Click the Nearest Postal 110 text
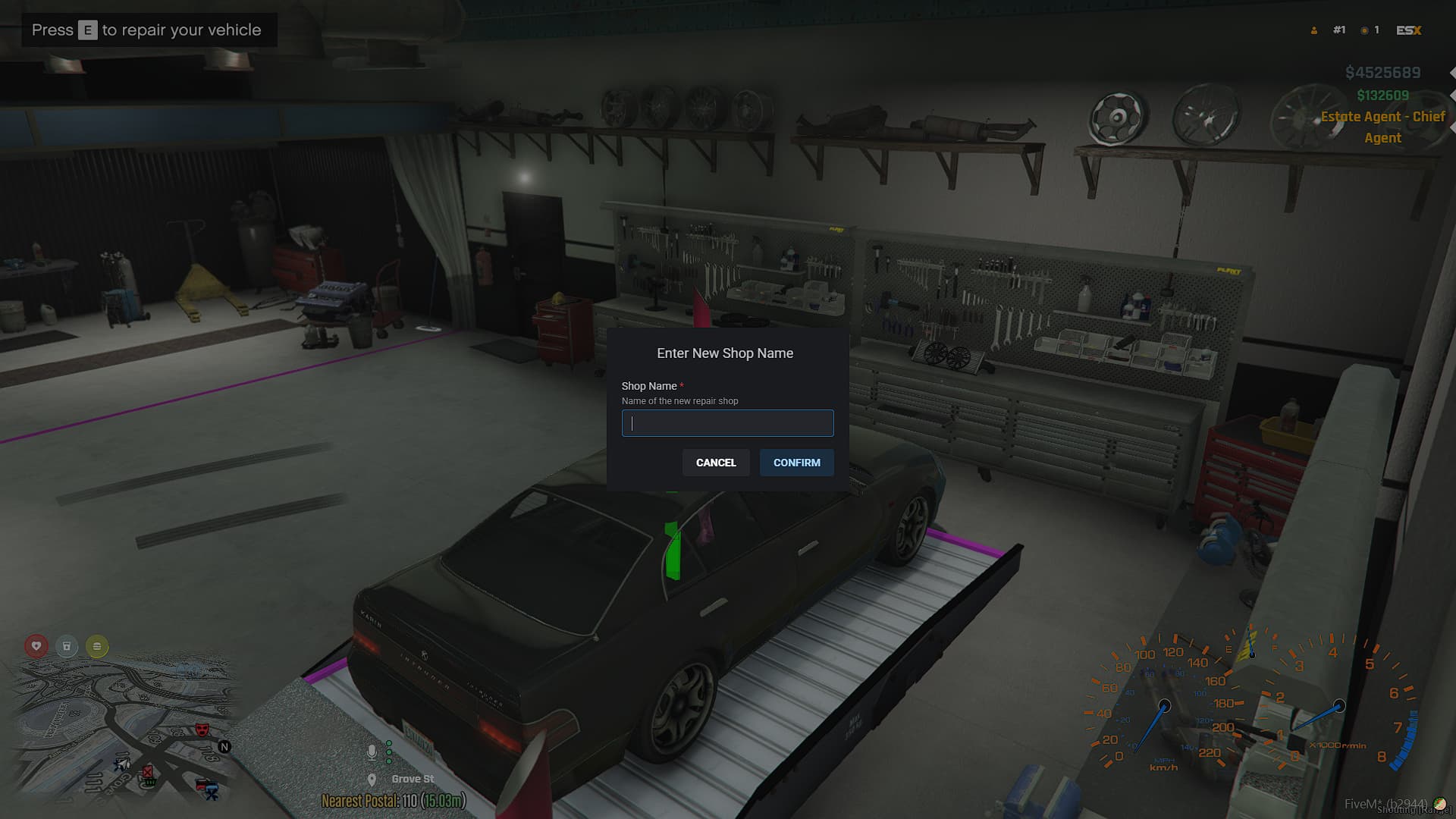This screenshot has height=819, width=1456. pos(394,800)
